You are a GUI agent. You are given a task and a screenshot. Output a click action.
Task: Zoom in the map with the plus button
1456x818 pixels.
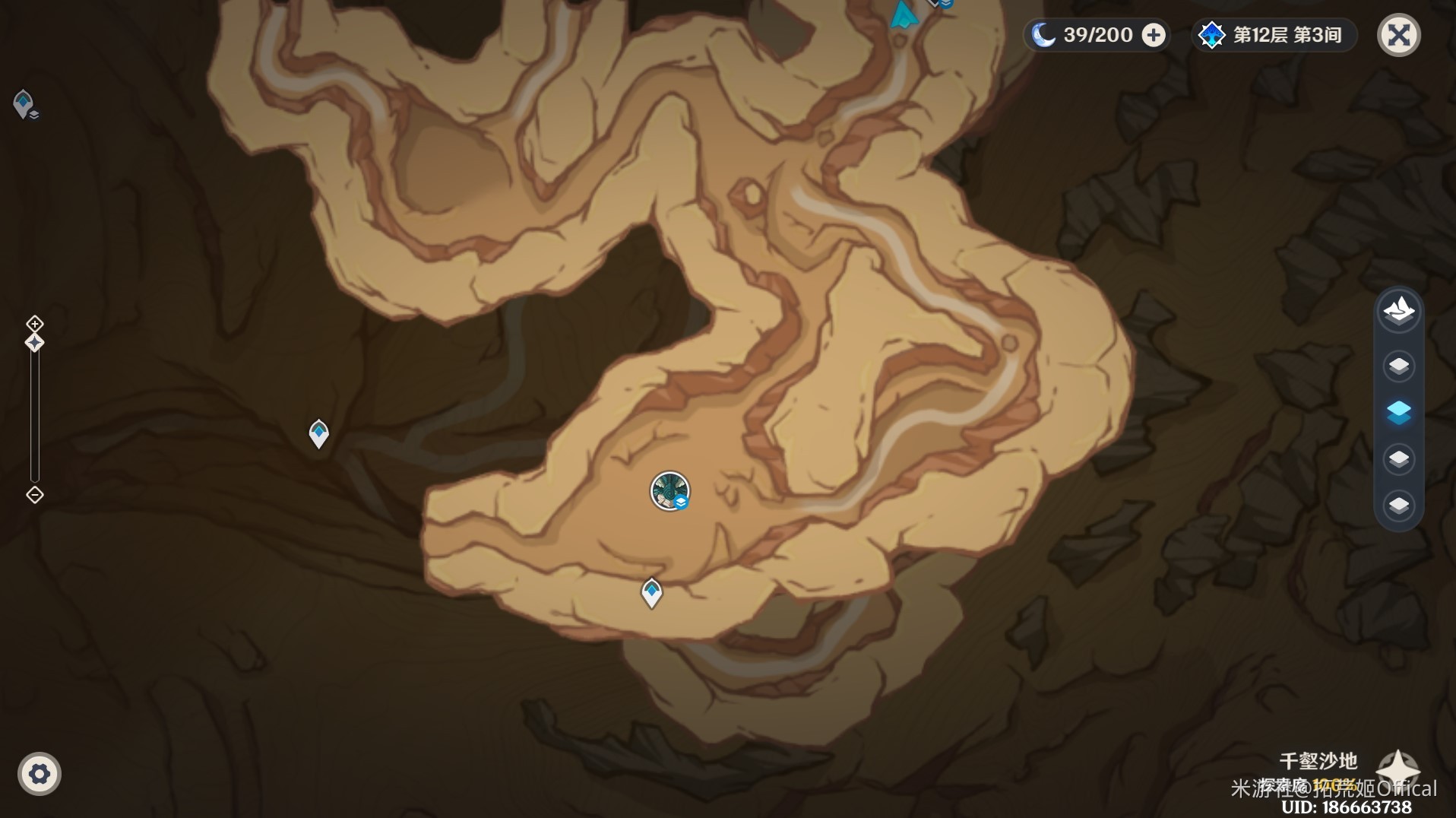(35, 324)
